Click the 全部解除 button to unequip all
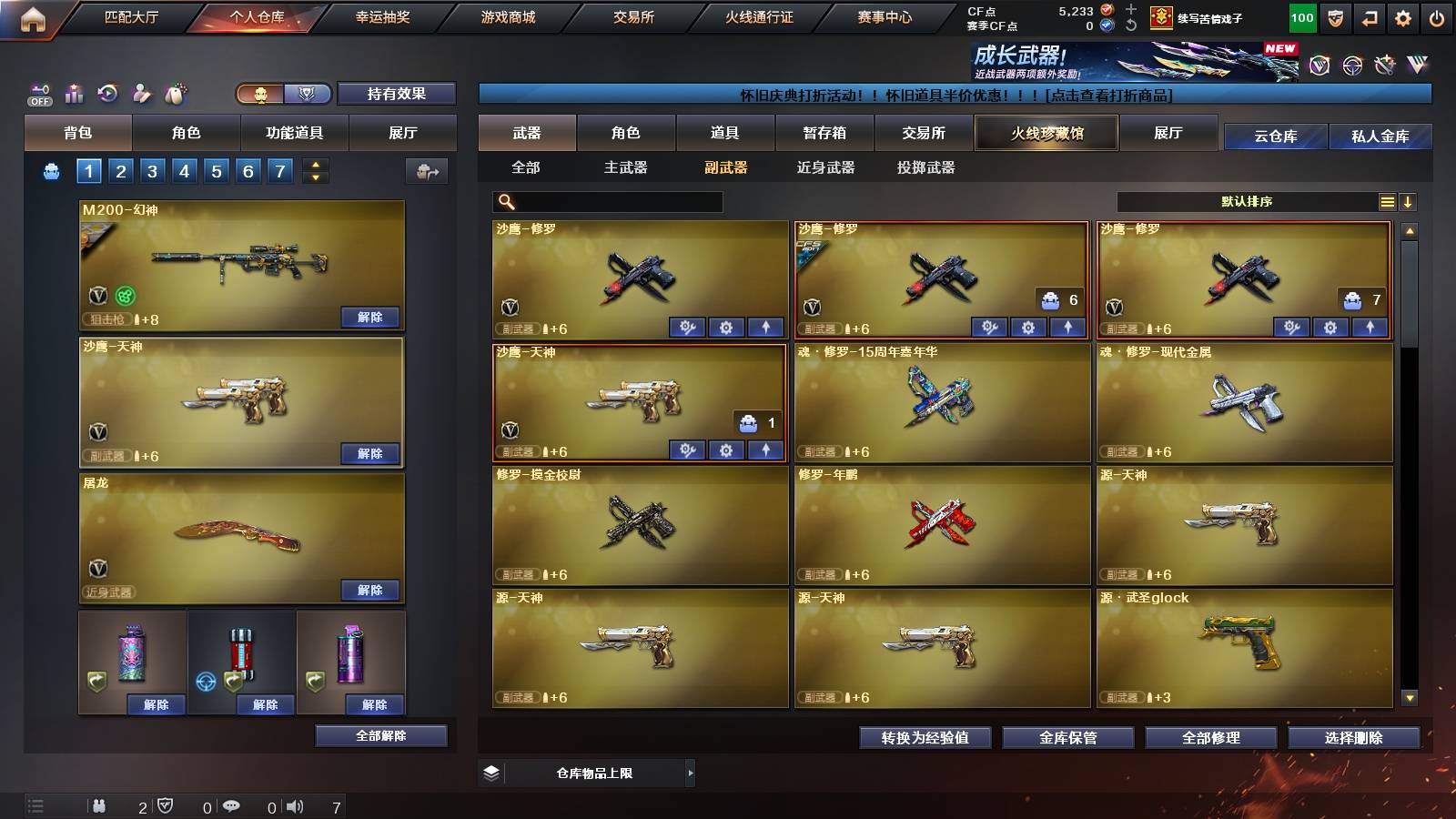Viewport: 1456px width, 819px height. pos(380,735)
